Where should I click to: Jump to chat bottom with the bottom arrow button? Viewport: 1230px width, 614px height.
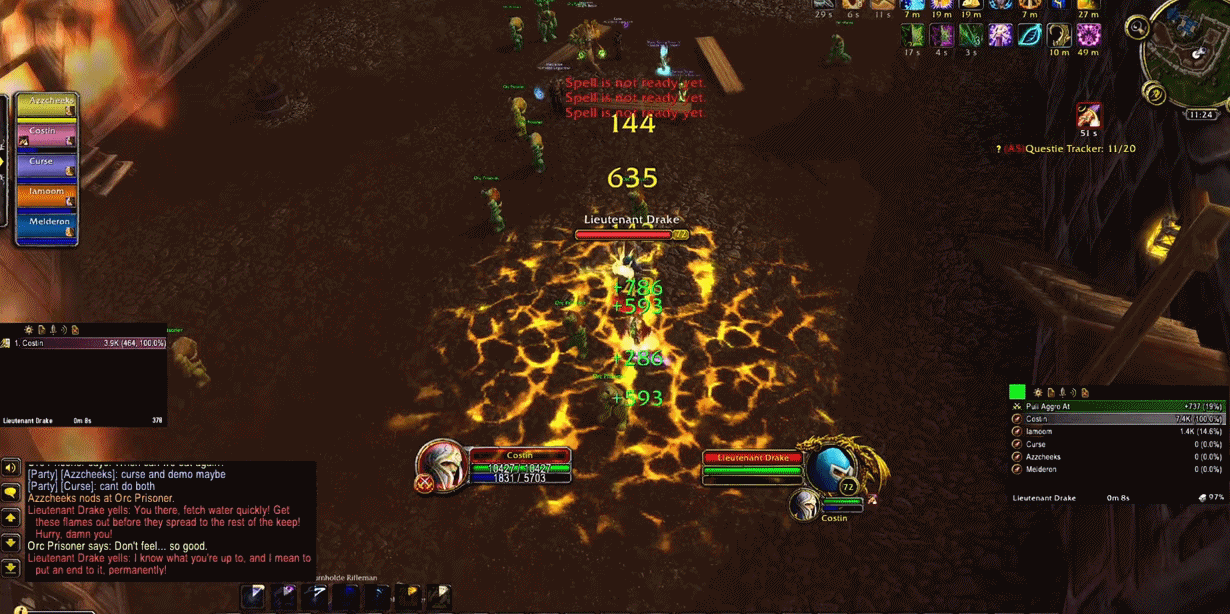(x=11, y=567)
